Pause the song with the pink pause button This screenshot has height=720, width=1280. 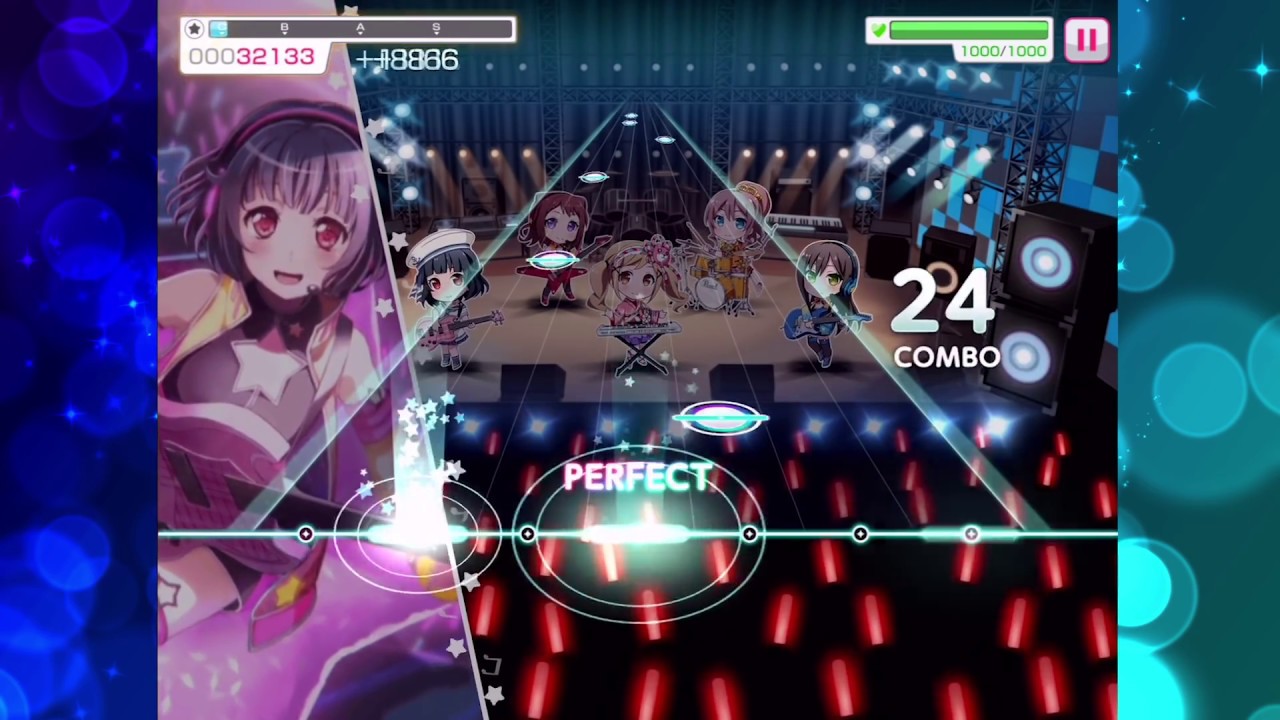click(x=1086, y=40)
